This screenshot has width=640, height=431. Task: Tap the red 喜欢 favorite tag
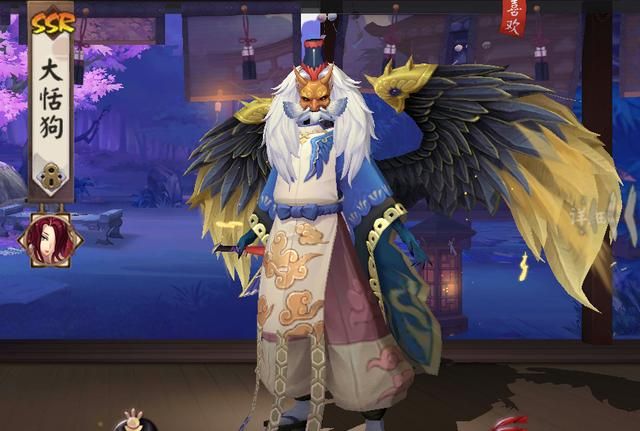(x=511, y=15)
